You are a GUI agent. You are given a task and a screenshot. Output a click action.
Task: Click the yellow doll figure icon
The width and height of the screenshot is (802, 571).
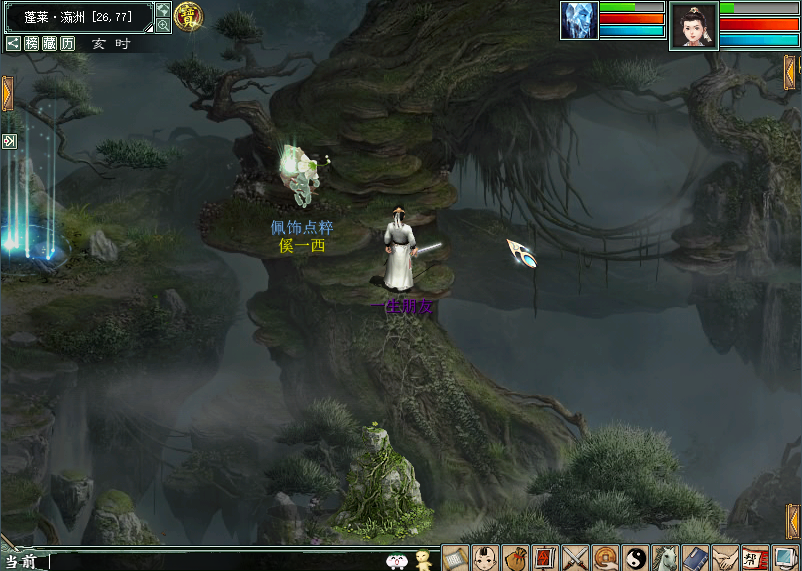423,559
